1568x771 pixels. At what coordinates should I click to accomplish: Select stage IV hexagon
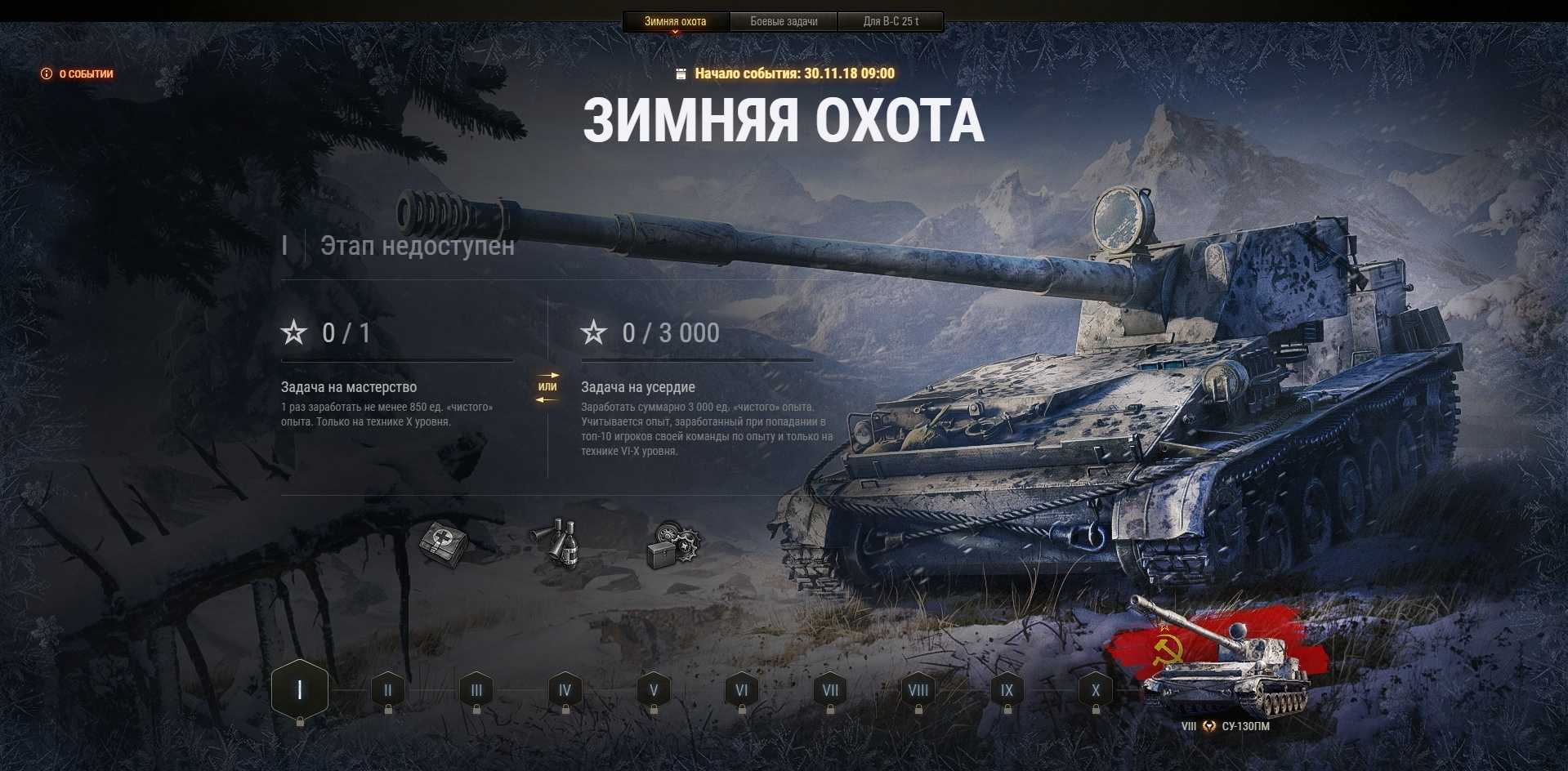[x=565, y=690]
